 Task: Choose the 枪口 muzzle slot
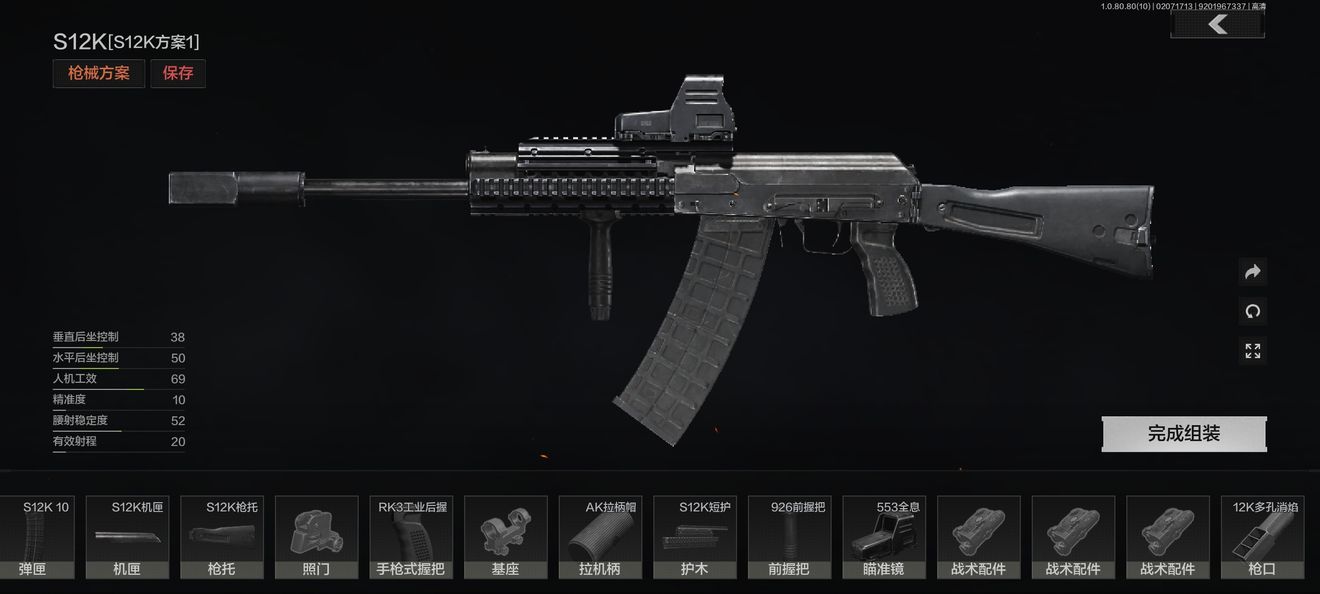pos(1261,538)
